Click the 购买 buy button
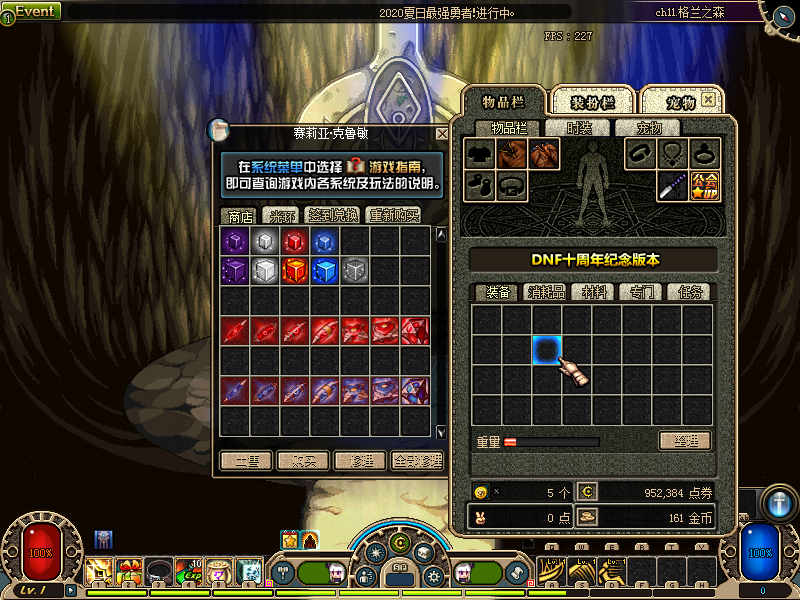 point(303,461)
